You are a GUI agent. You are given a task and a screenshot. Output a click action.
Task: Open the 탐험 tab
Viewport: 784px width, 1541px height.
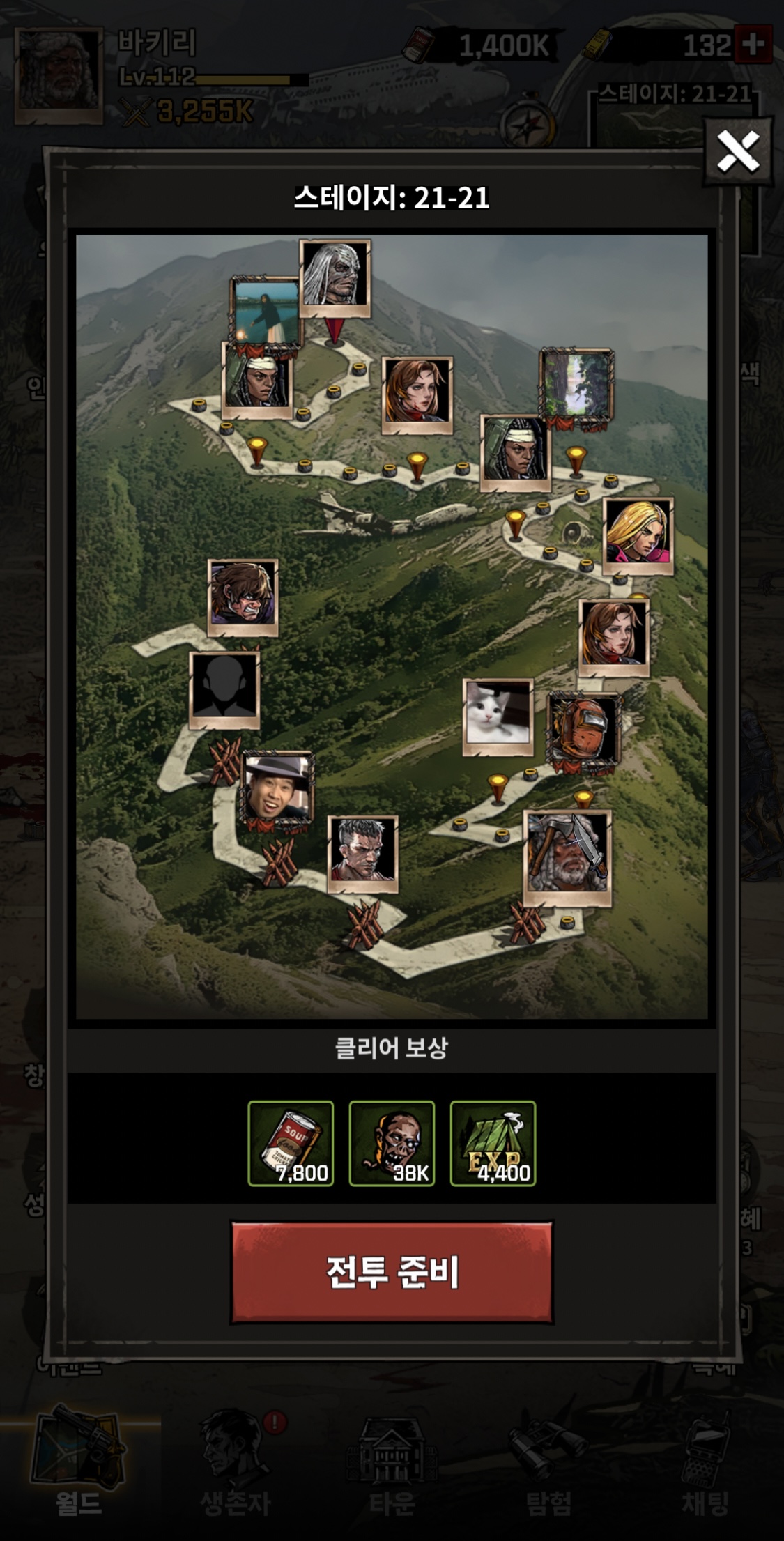tap(549, 1462)
